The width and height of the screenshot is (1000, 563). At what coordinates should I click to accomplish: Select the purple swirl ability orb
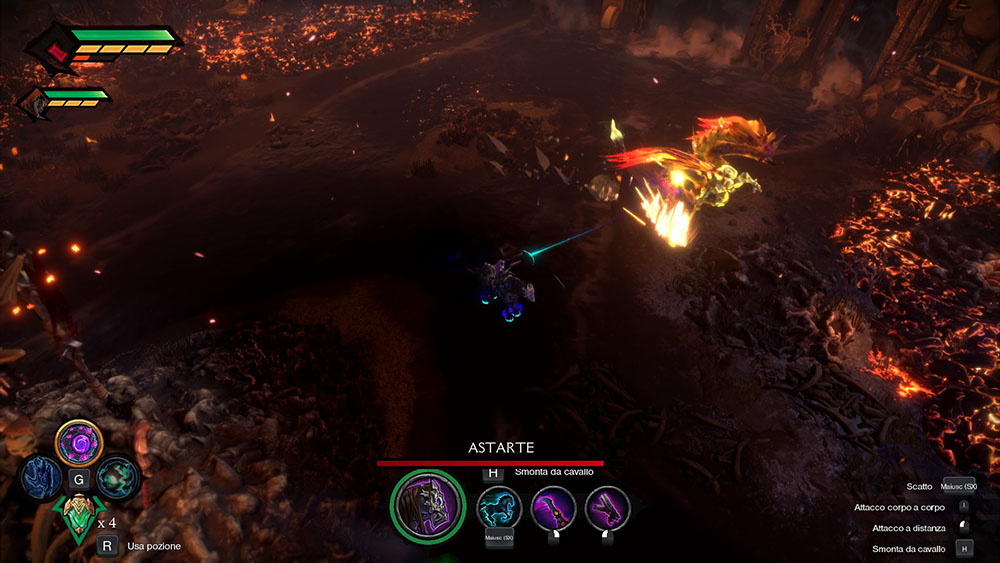pyautogui.click(x=78, y=441)
